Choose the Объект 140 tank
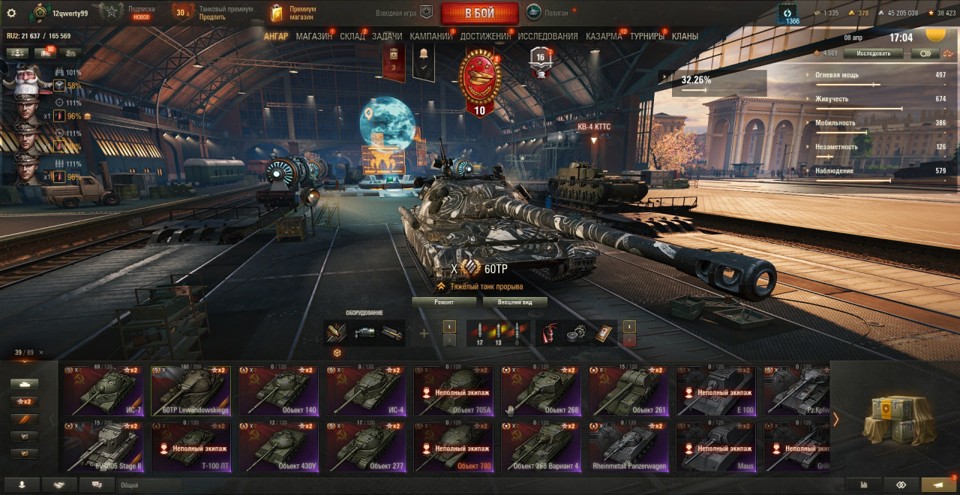Screen dimensions: 960x495 [x=279, y=390]
